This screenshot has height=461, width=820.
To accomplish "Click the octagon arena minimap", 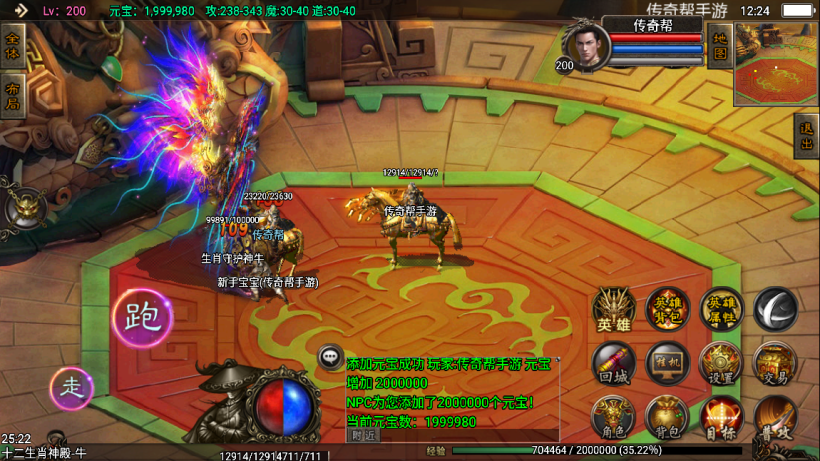I will coord(776,64).
